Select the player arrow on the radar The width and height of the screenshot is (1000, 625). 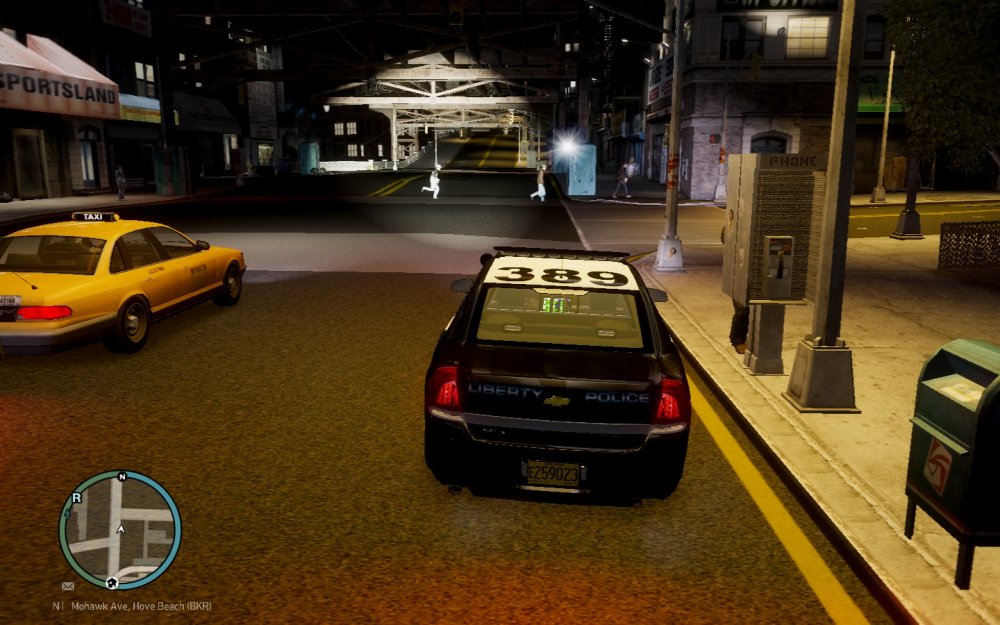(x=120, y=527)
